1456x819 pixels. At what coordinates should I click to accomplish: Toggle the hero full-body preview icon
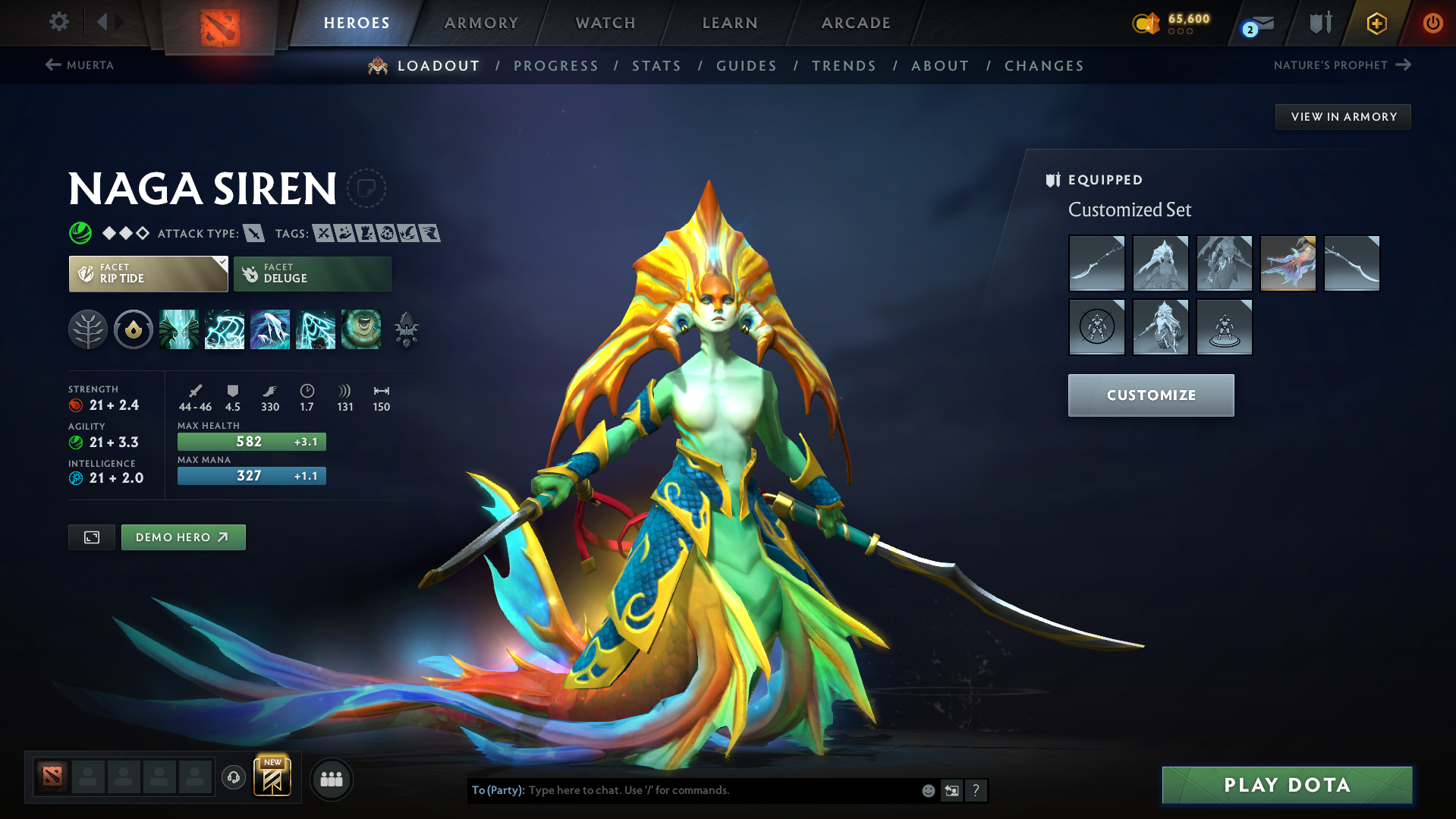pyautogui.click(x=91, y=537)
